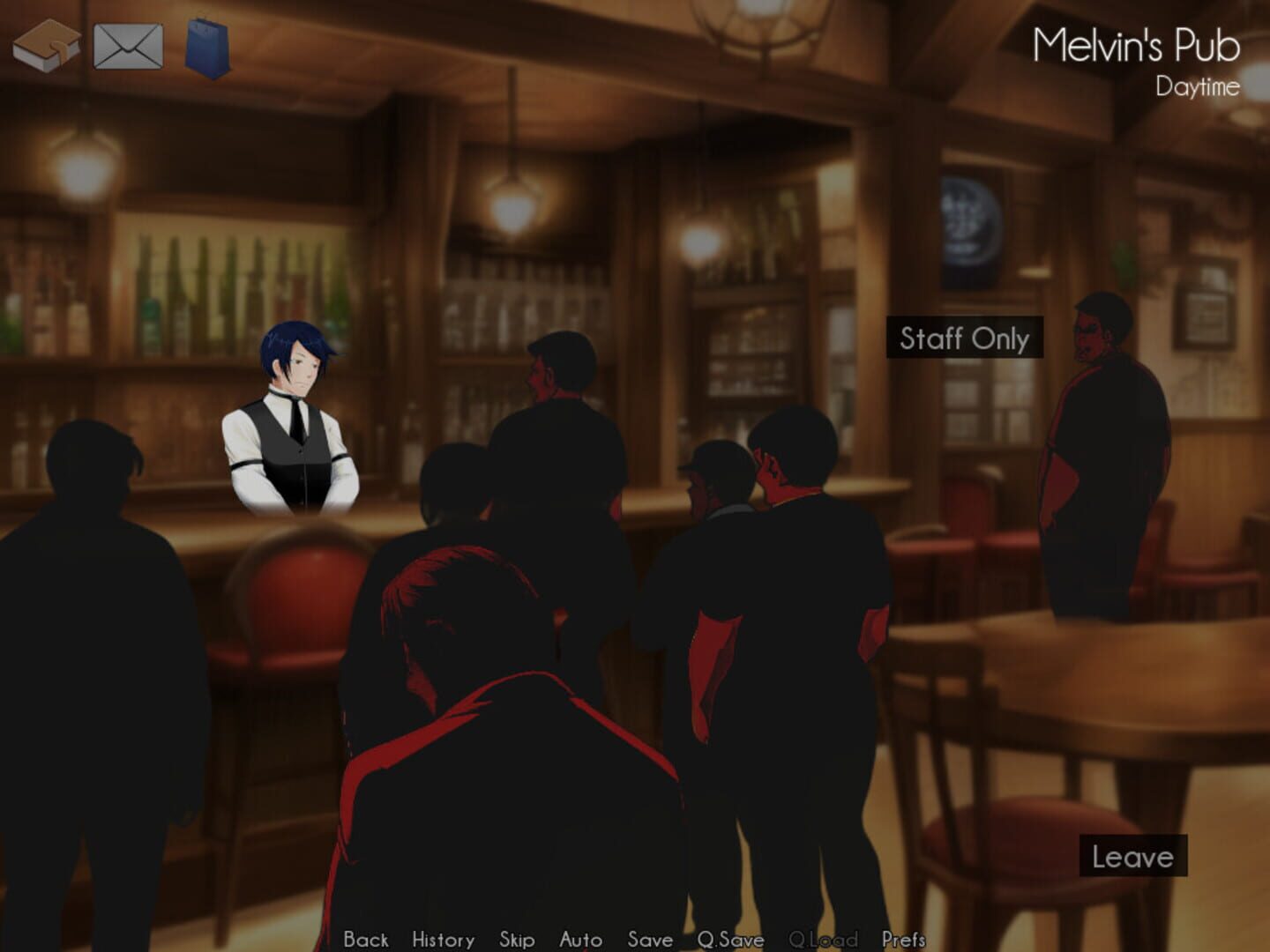Image resolution: width=1270 pixels, height=952 pixels.
Task: Enter the Staff Only area
Action: tap(963, 339)
